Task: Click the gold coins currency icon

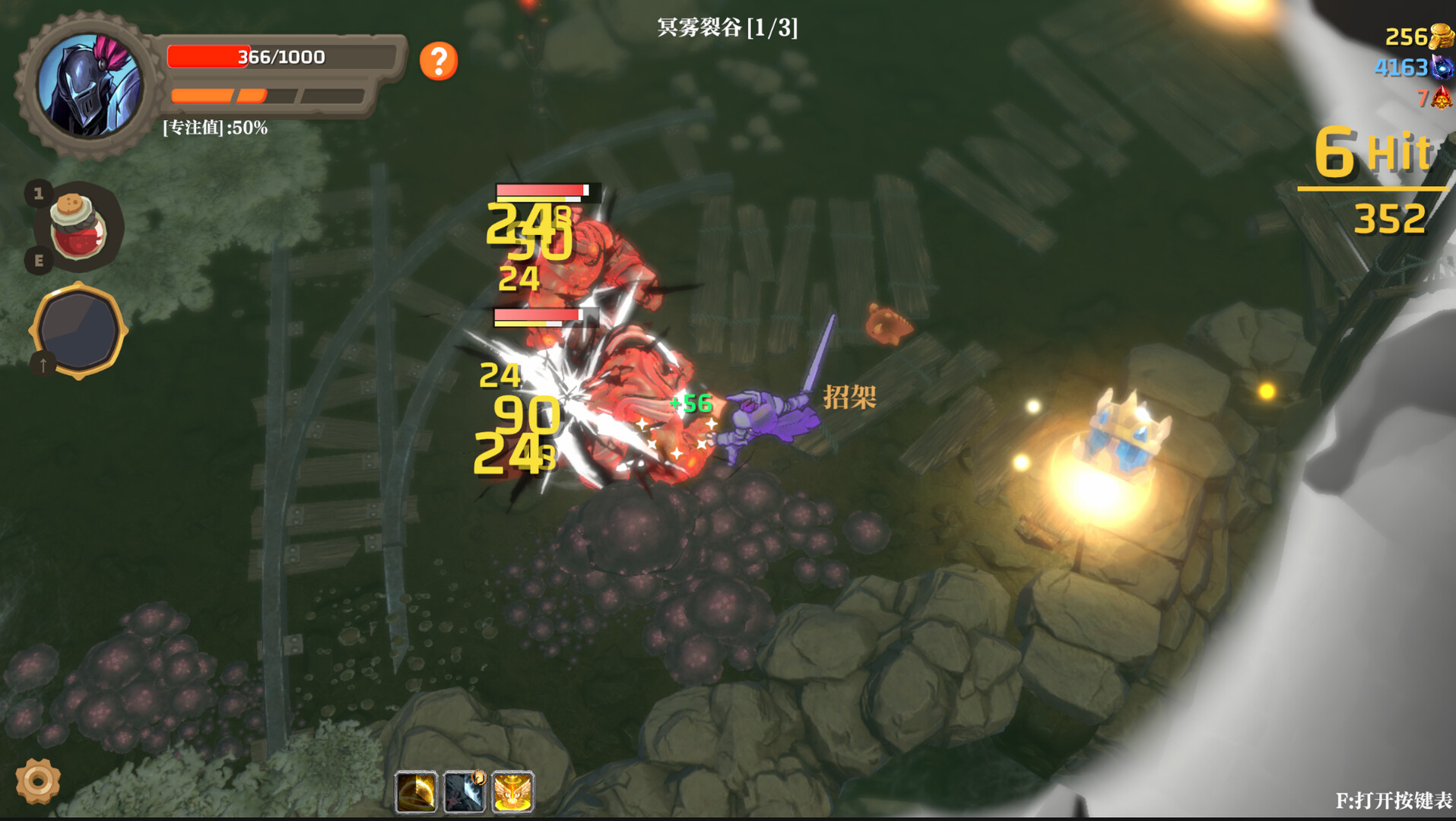Action: [1441, 34]
